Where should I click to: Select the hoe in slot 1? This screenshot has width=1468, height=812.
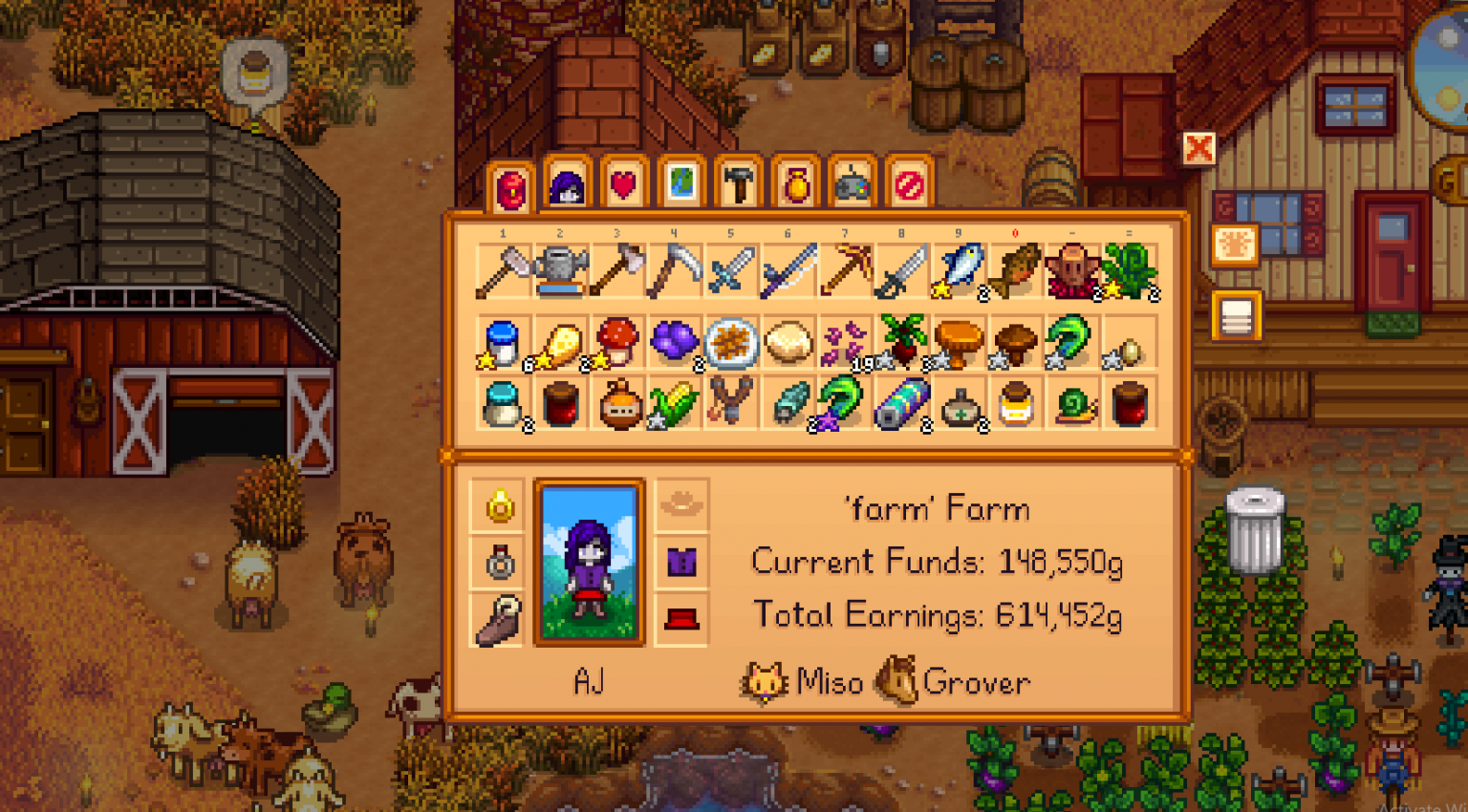(504, 270)
